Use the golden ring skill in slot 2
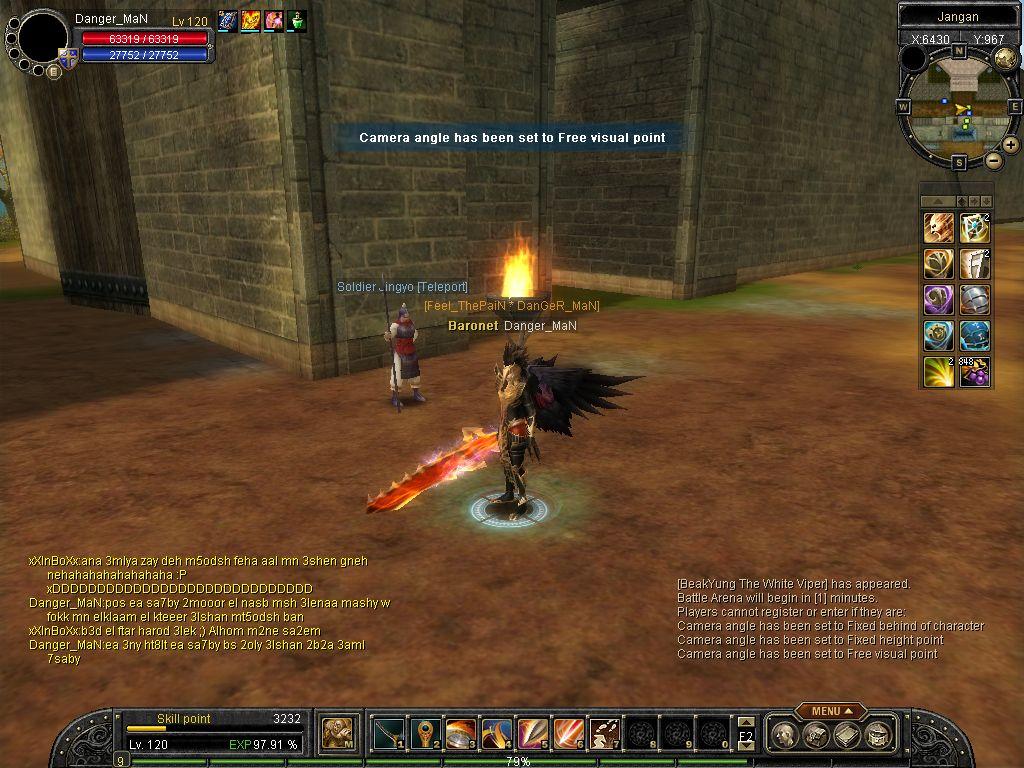The height and width of the screenshot is (768, 1024). click(424, 734)
